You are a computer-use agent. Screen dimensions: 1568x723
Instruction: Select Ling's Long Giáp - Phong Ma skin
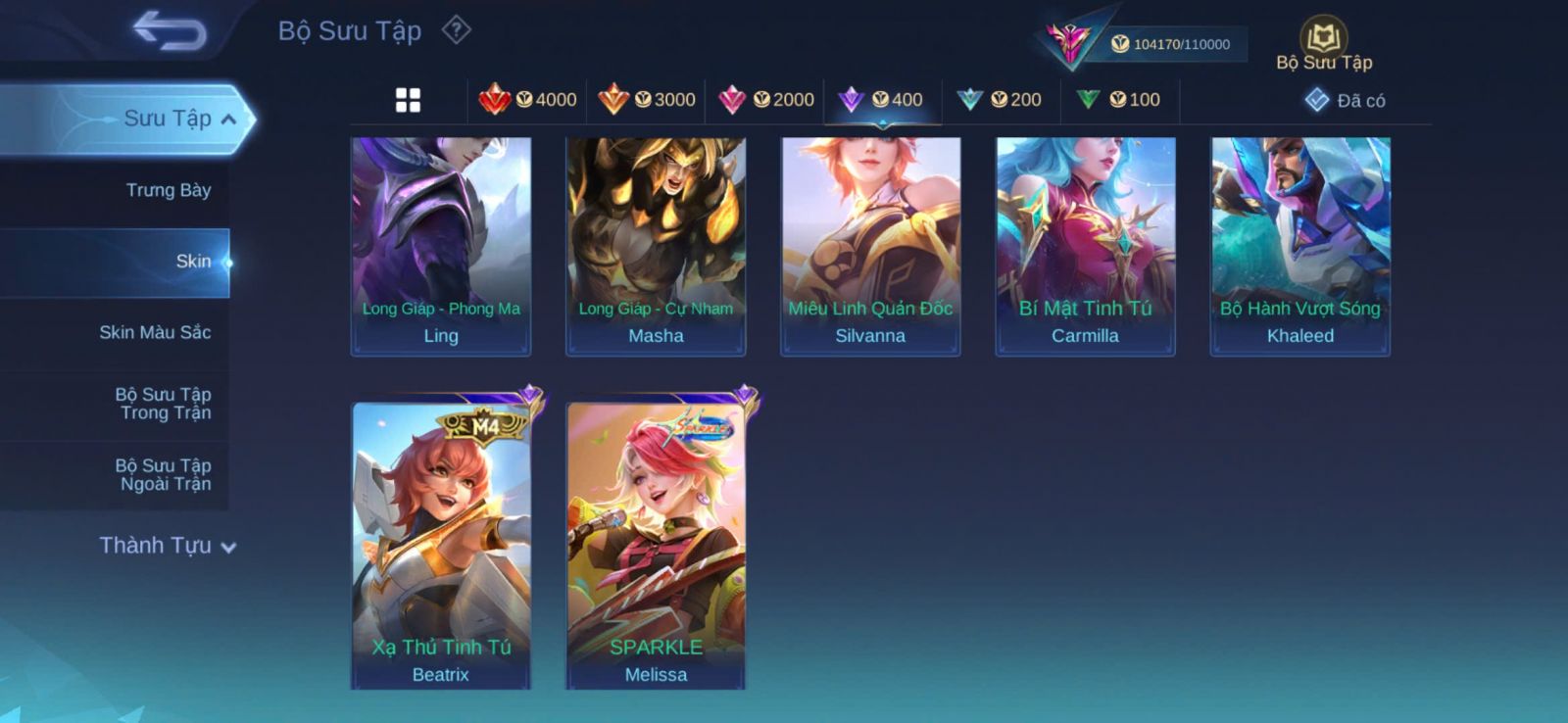[441, 246]
